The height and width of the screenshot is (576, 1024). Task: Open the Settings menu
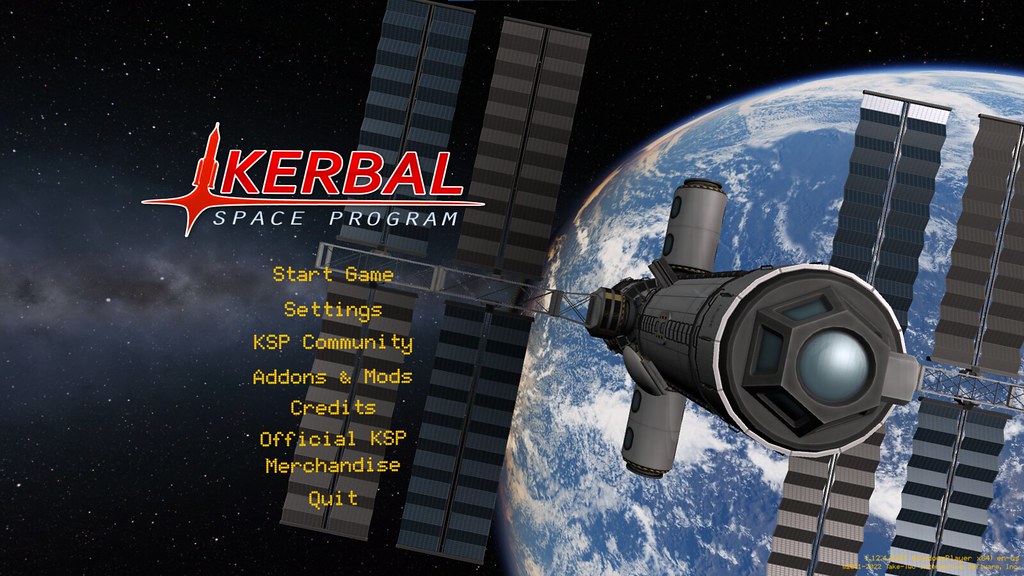[333, 309]
